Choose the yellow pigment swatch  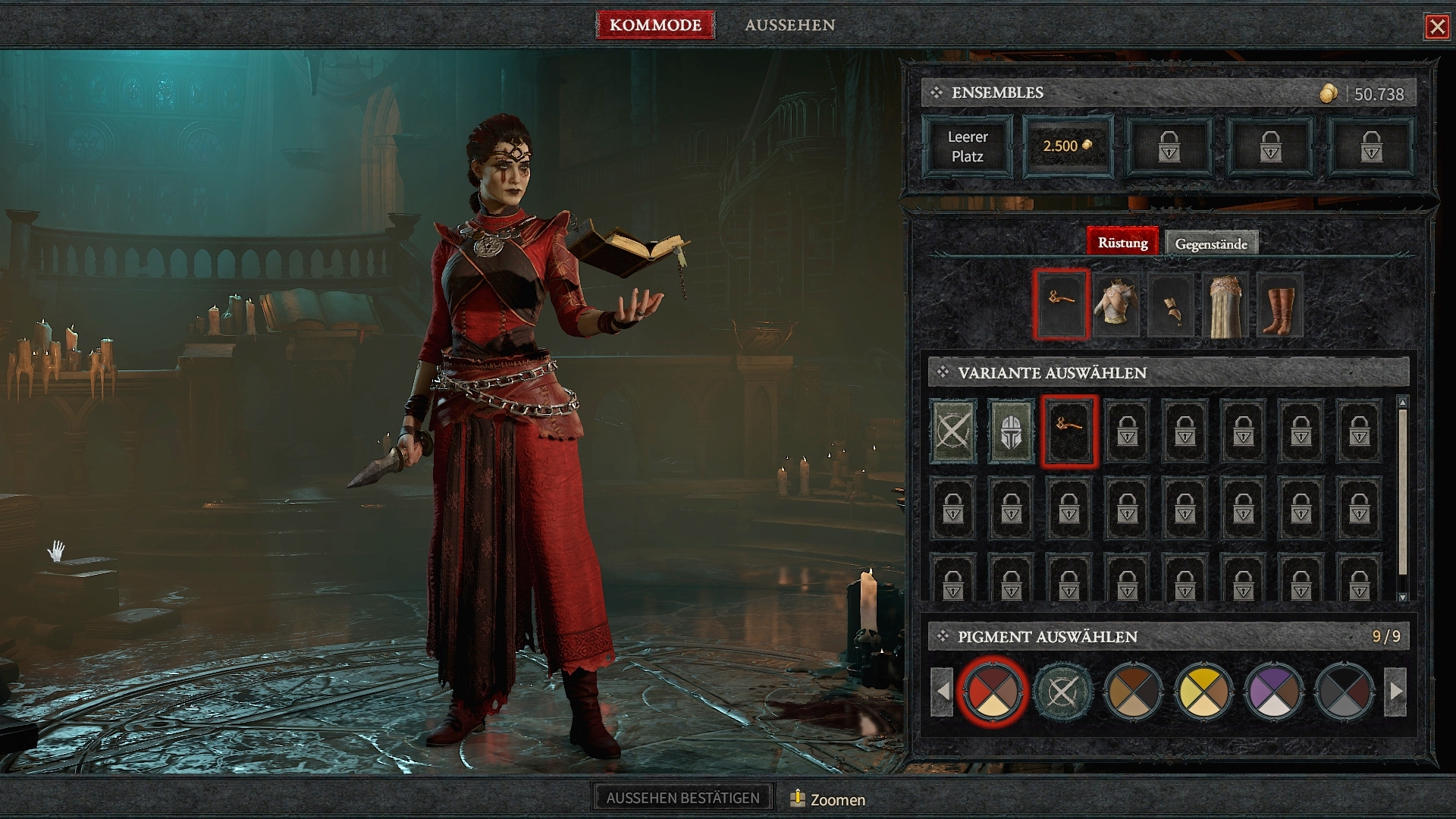point(1203,692)
